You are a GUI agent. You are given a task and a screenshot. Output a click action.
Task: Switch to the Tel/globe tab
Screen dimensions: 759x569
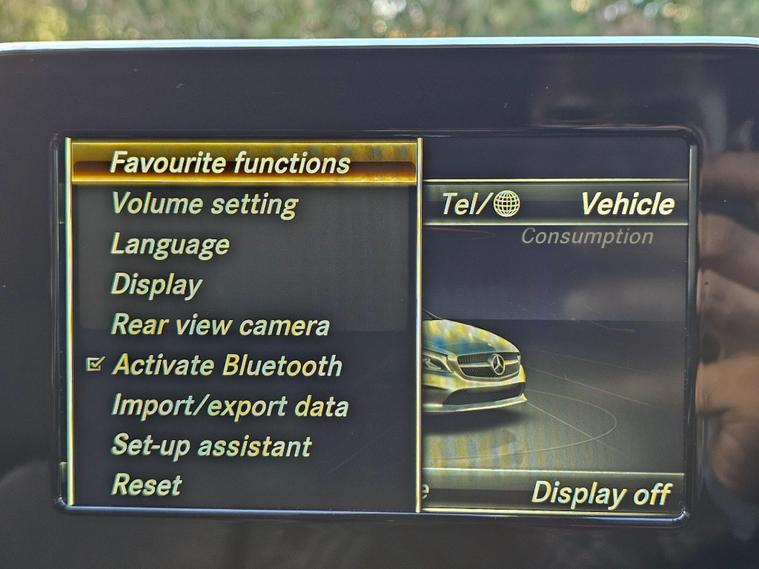(x=480, y=204)
